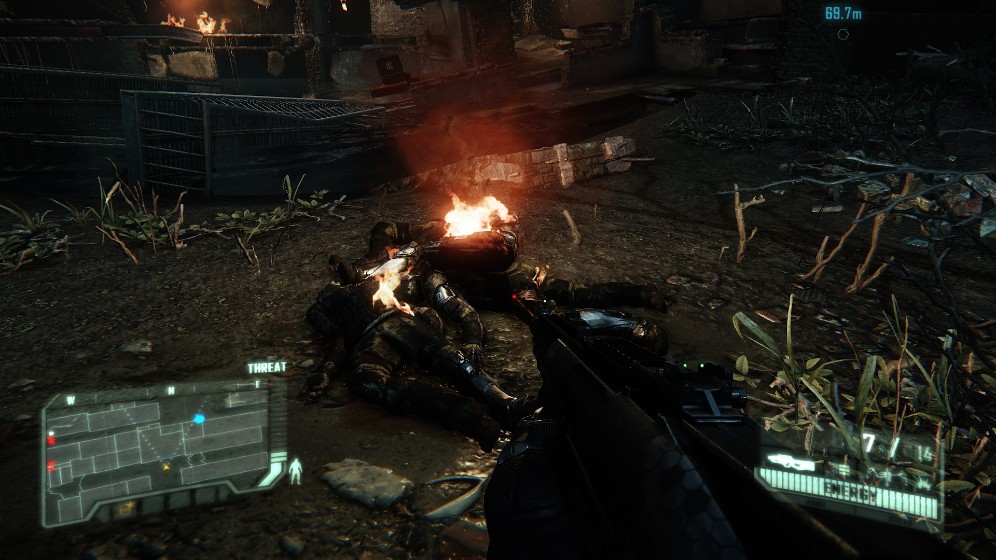The height and width of the screenshot is (560, 996).
Task: Select the blue objective marker on minimap
Action: pyautogui.click(x=199, y=418)
